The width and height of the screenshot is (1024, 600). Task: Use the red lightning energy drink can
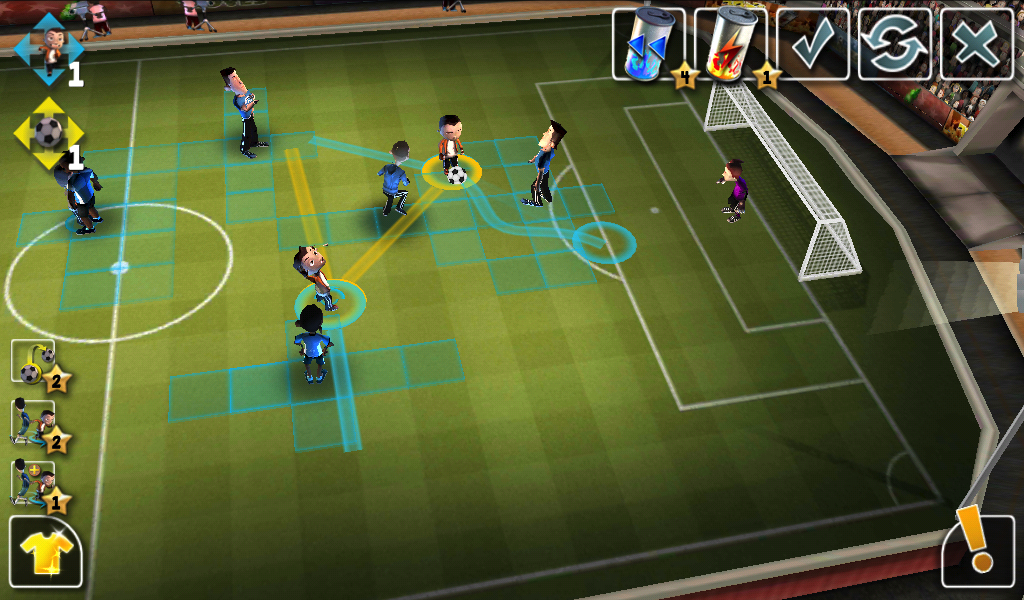[730, 45]
